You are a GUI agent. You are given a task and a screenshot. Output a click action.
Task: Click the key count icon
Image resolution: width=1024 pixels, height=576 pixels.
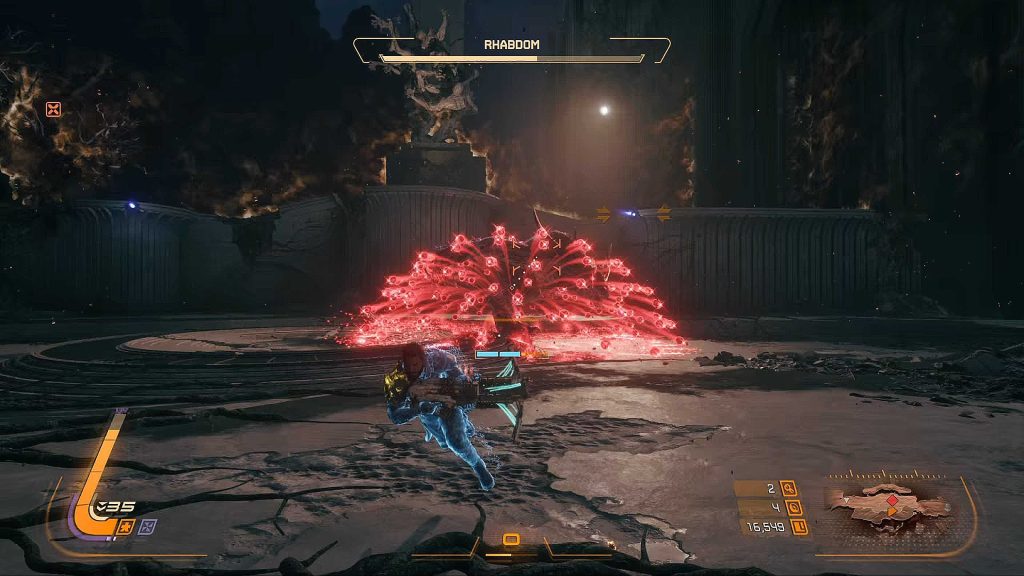click(789, 489)
